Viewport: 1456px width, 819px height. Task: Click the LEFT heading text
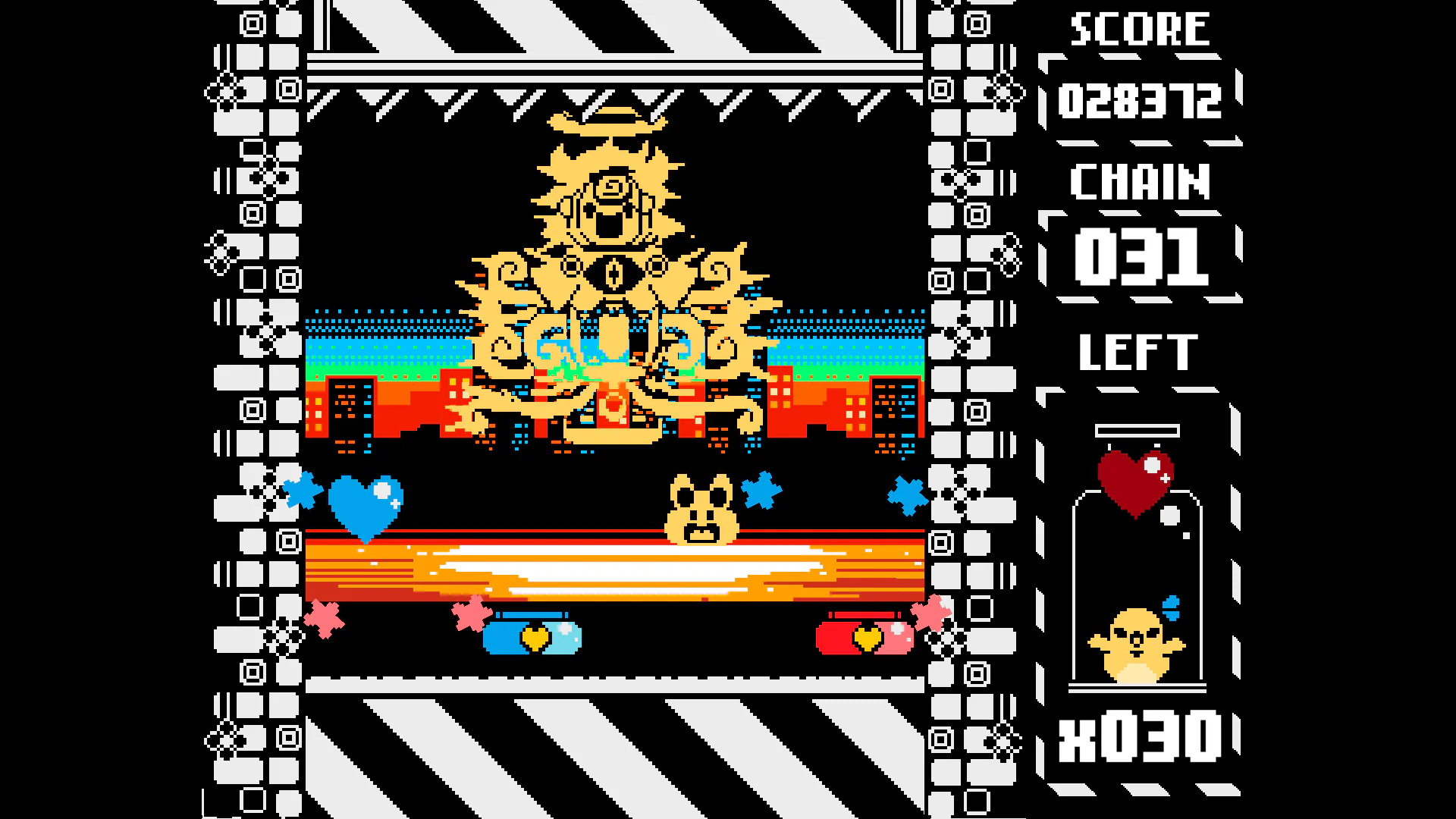1137,351
